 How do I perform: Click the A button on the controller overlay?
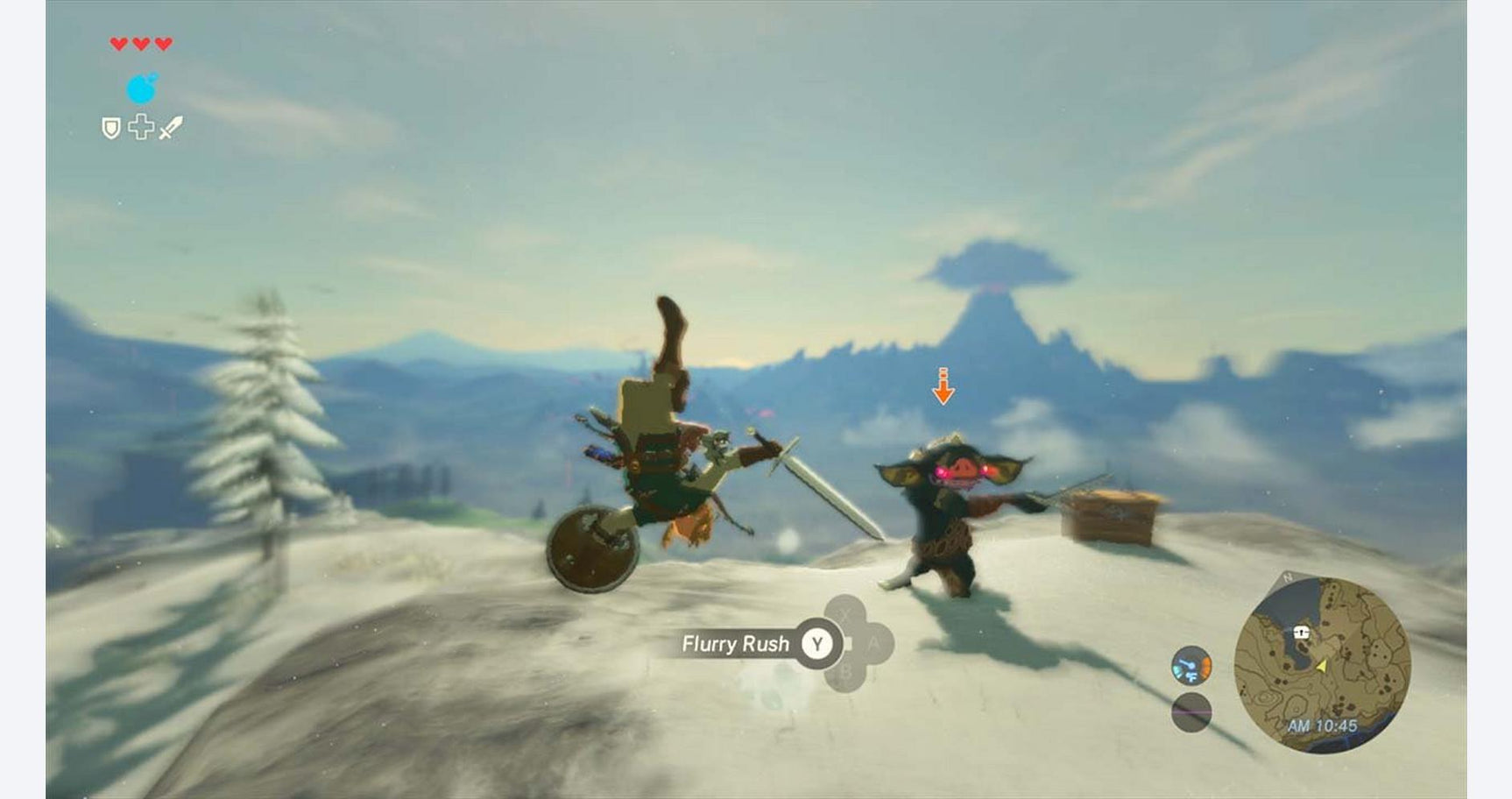pos(876,644)
